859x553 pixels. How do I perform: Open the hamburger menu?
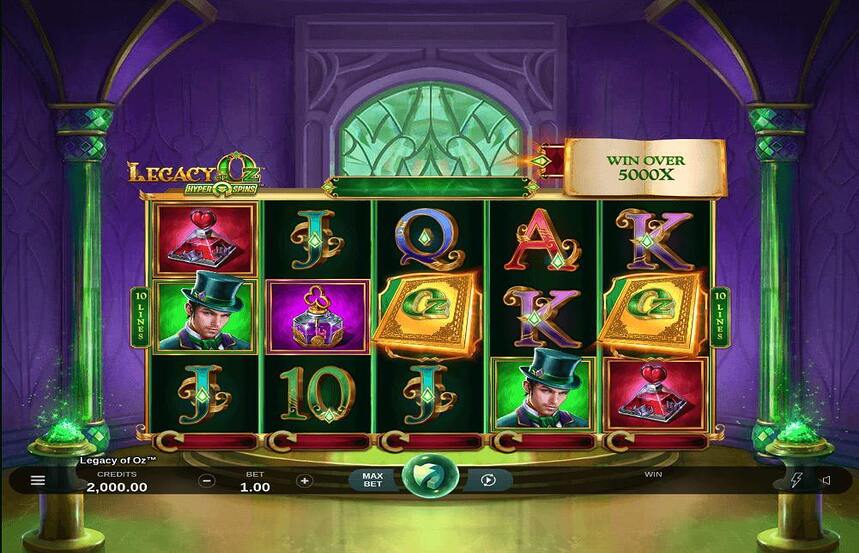(38, 480)
